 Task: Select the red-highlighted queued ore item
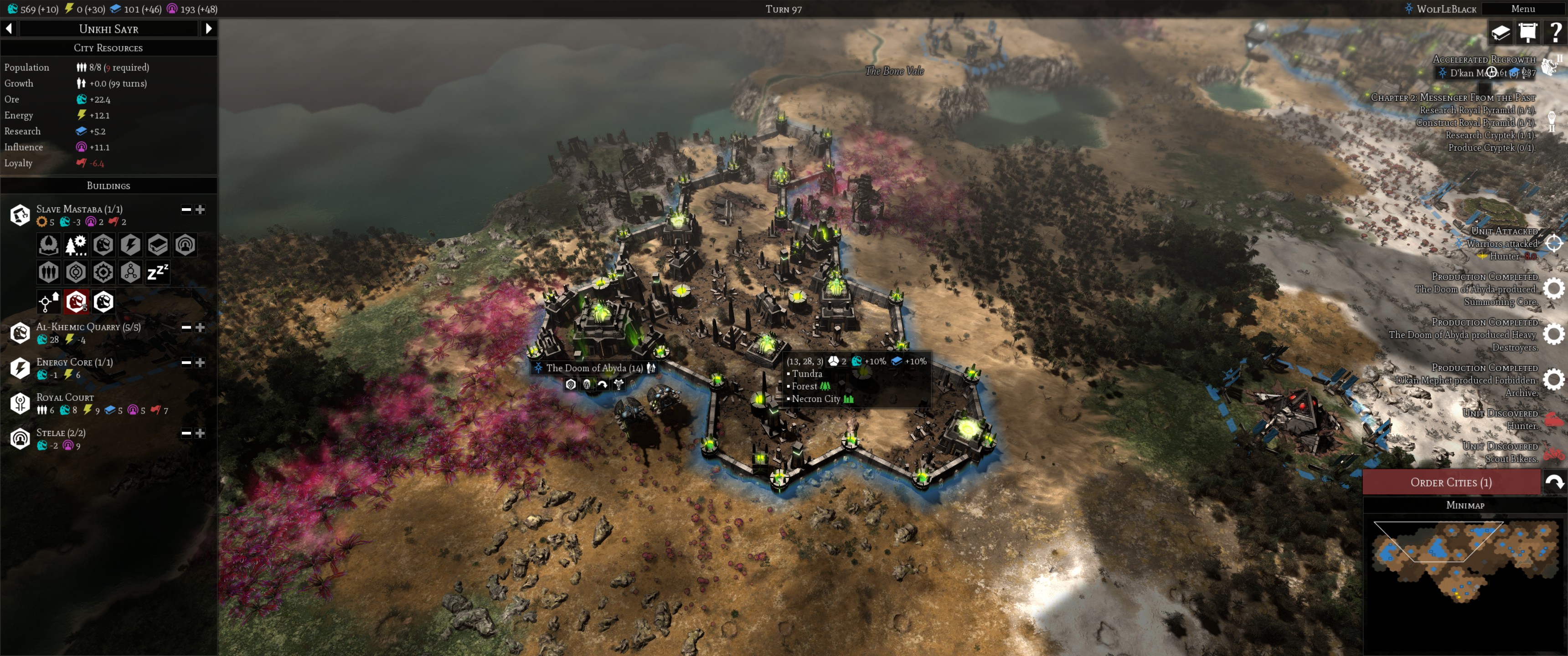click(x=76, y=301)
